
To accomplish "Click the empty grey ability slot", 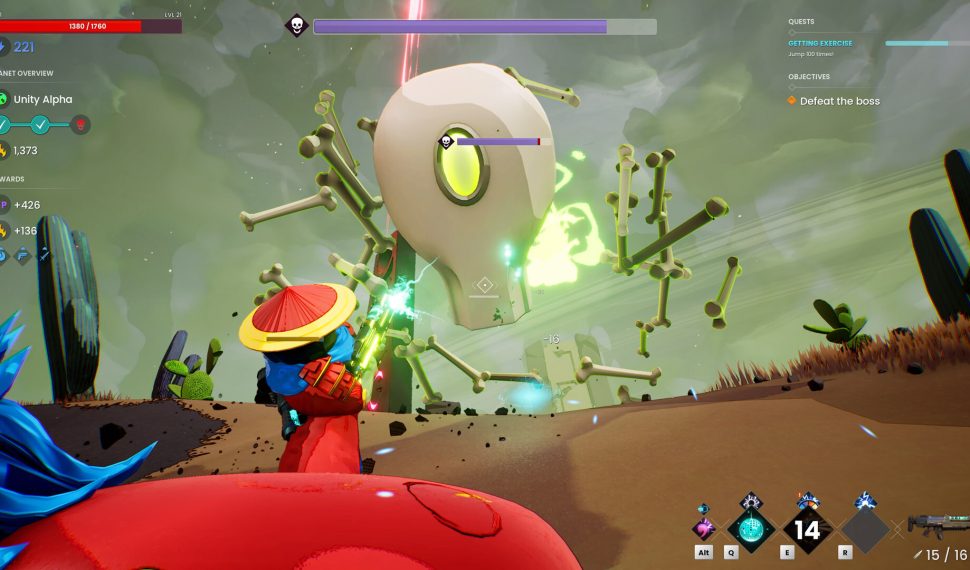I will point(864,528).
